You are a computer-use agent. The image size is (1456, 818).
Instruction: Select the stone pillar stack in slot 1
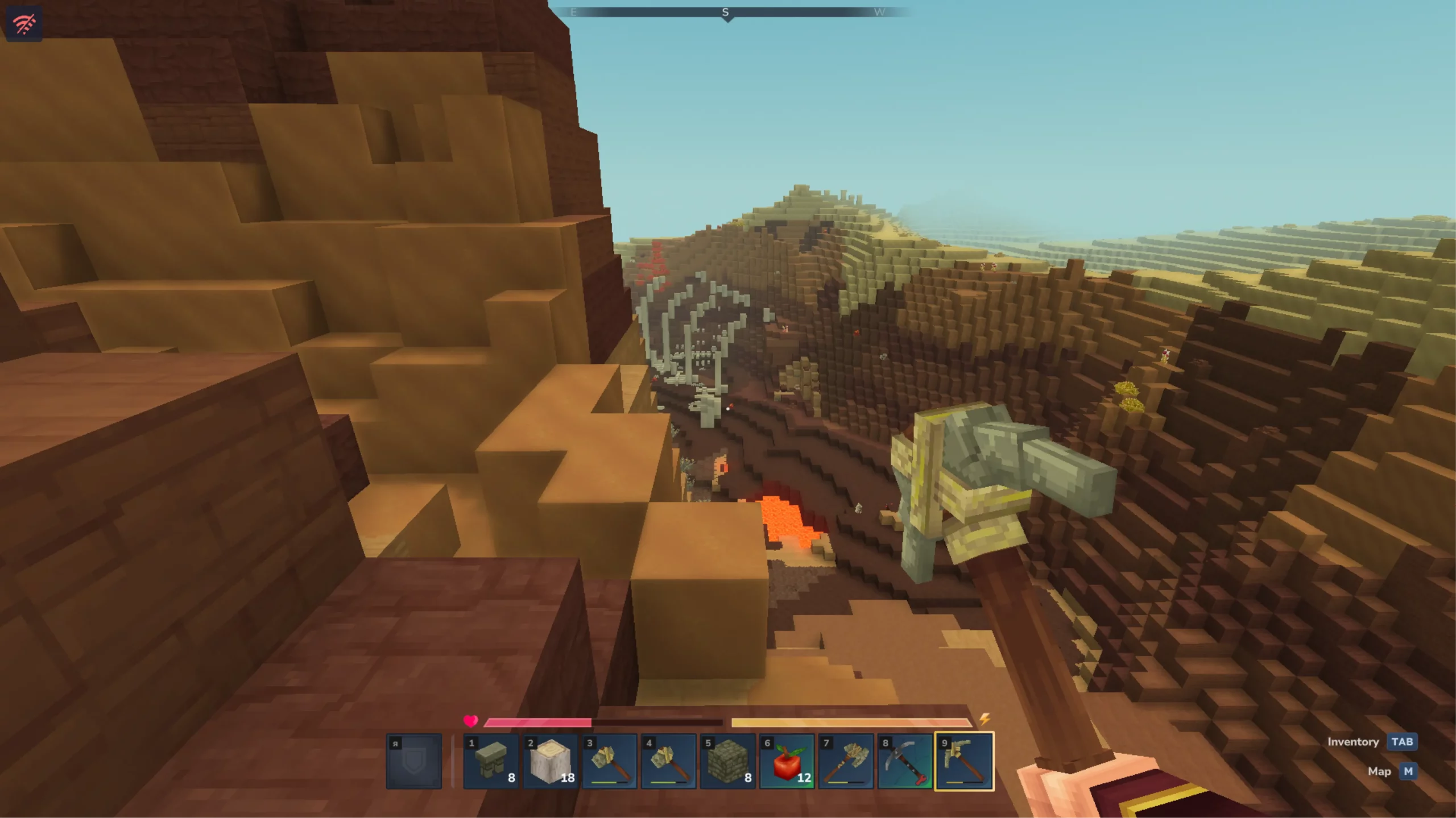(491, 761)
